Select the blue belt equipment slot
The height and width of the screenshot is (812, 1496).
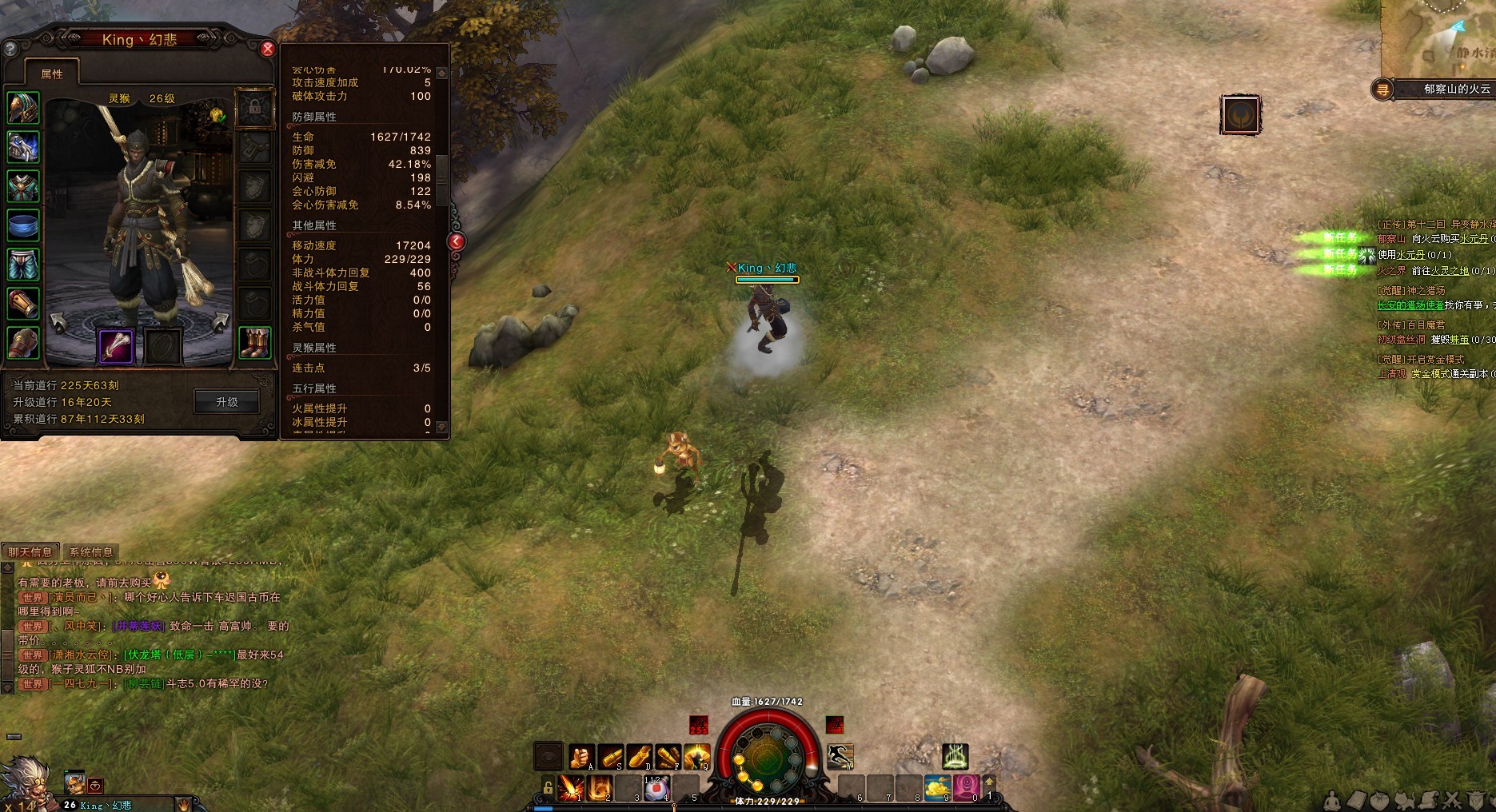coord(23,225)
